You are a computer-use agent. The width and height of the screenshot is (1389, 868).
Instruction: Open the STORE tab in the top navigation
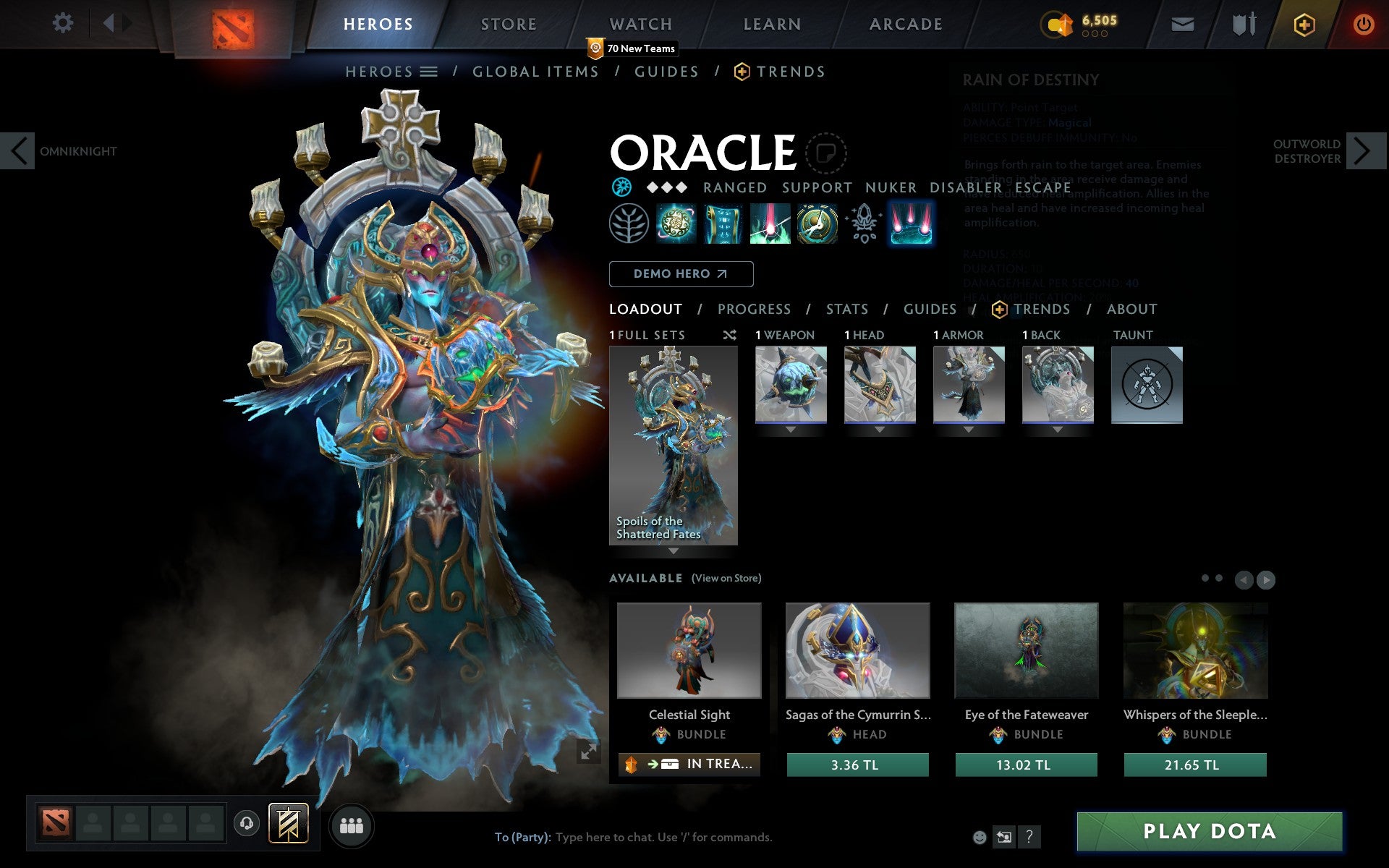(508, 23)
